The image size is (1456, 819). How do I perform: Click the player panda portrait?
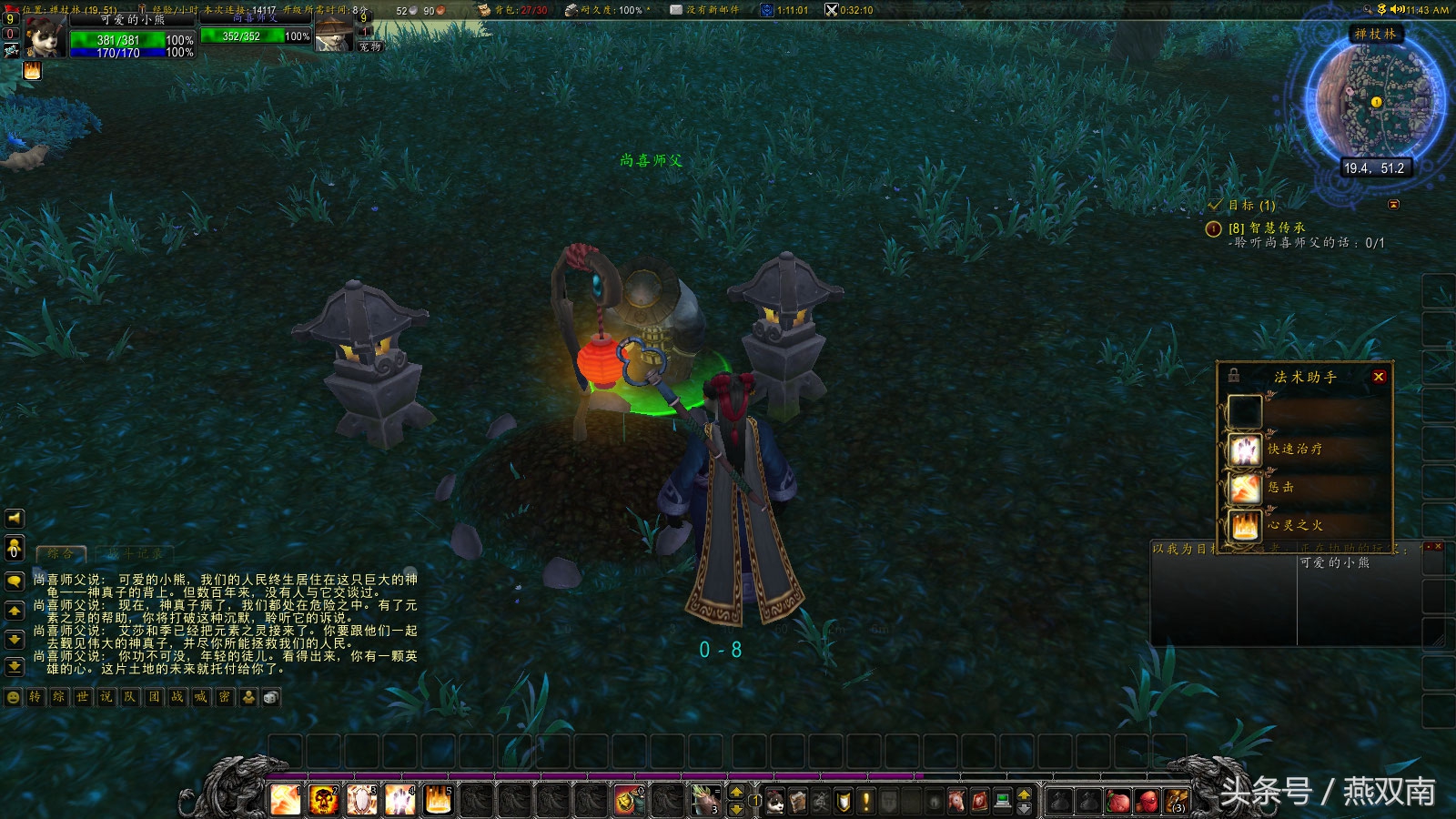pyautogui.click(x=44, y=38)
